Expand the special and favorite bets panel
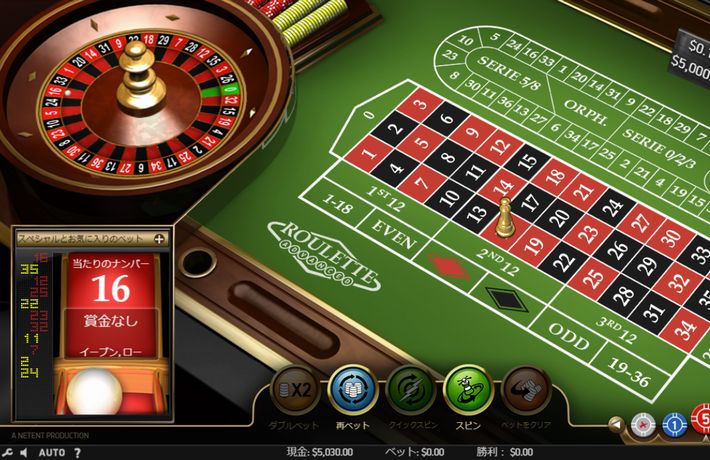 [x=159, y=239]
